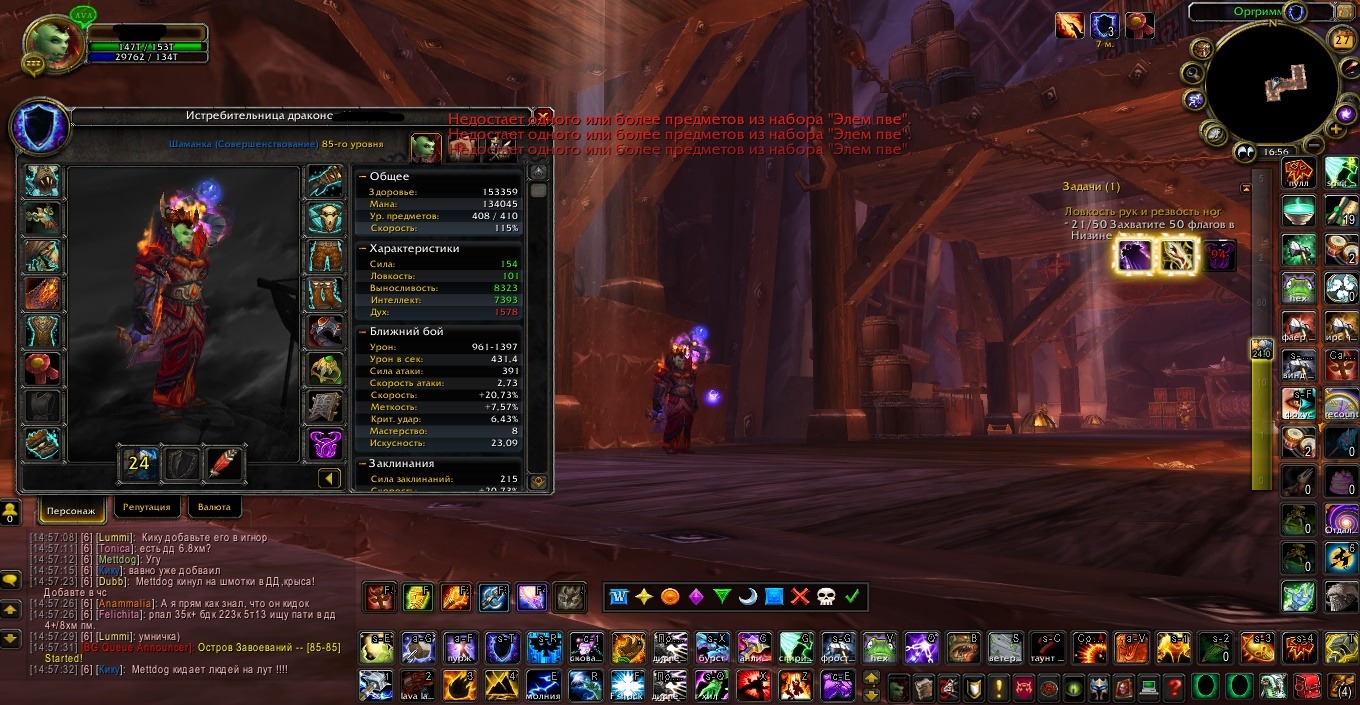Screen dimensions: 1360x705
Task: Collapse the Общее stats section
Action: click(363, 176)
